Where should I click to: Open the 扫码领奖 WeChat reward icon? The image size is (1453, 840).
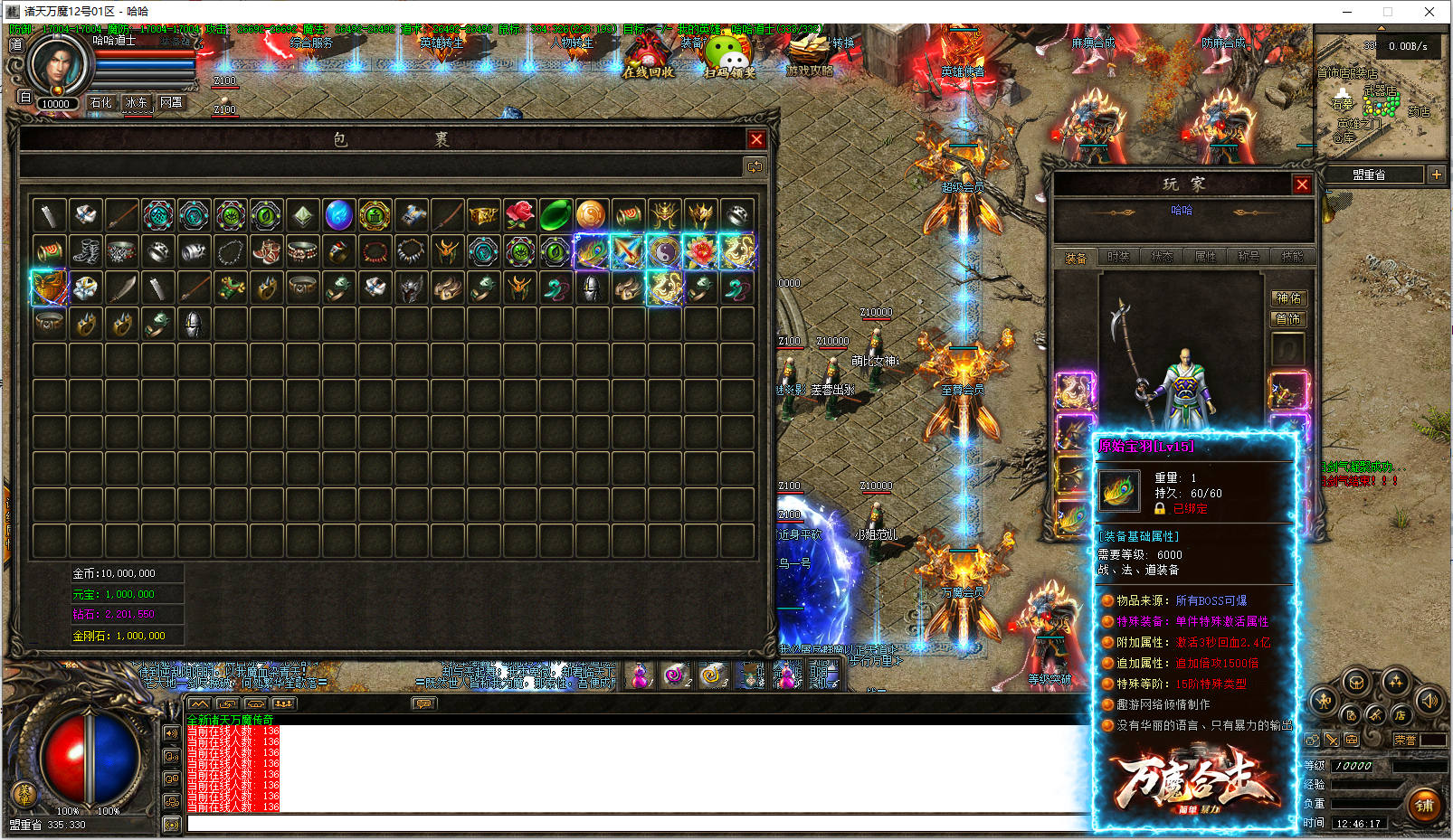point(729,56)
